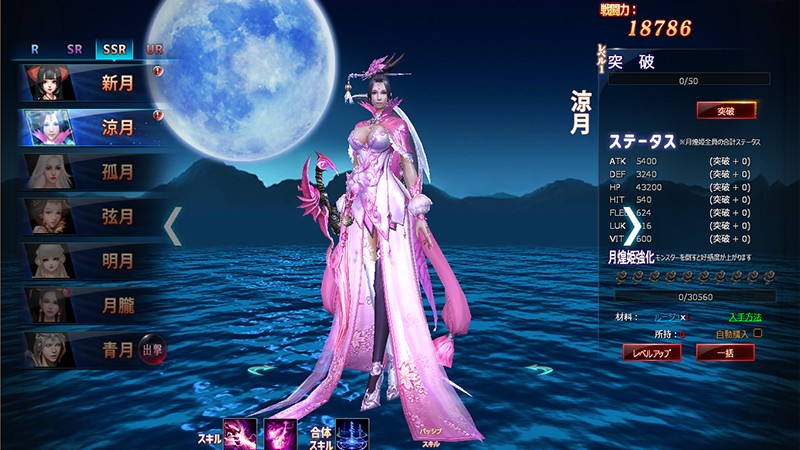Collapse the character list with the left chevron
The image size is (800, 450).
coord(173,226)
